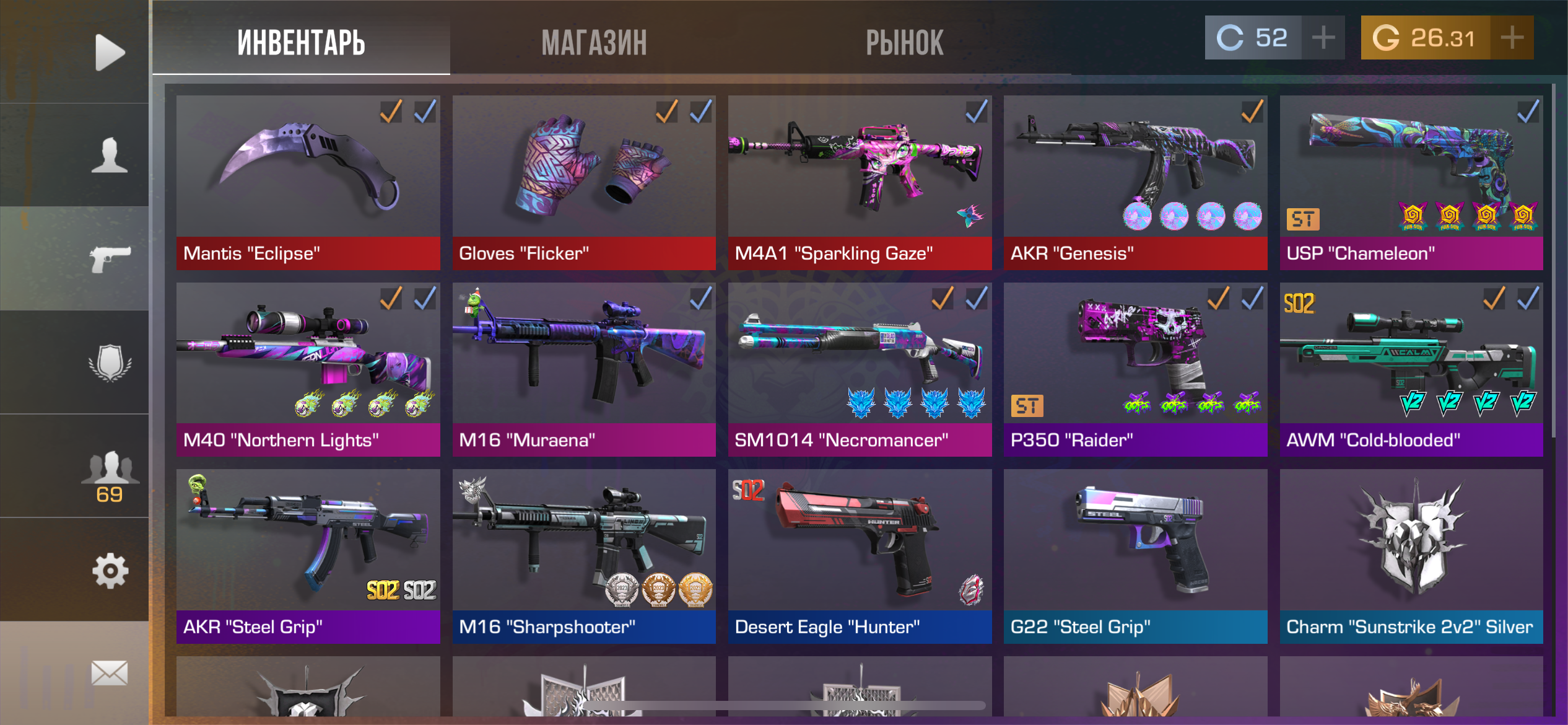Image resolution: width=1568 pixels, height=725 pixels.
Task: Pick the AKR "Genesis" rifle
Action: (1135, 182)
